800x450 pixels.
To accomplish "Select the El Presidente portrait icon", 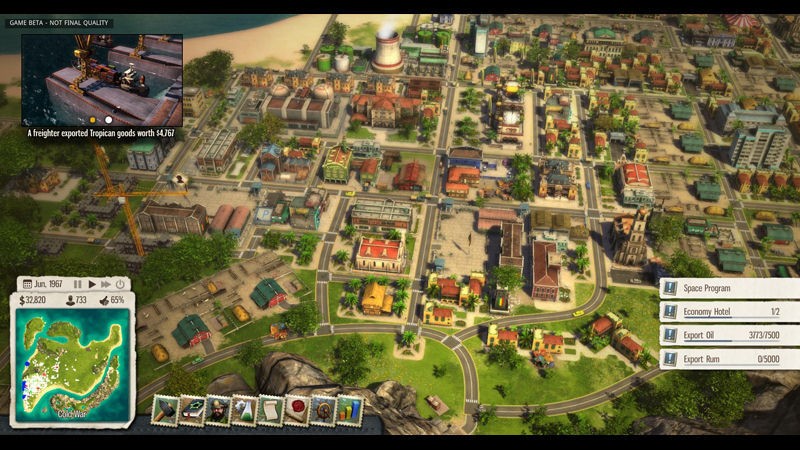I will point(218,409).
